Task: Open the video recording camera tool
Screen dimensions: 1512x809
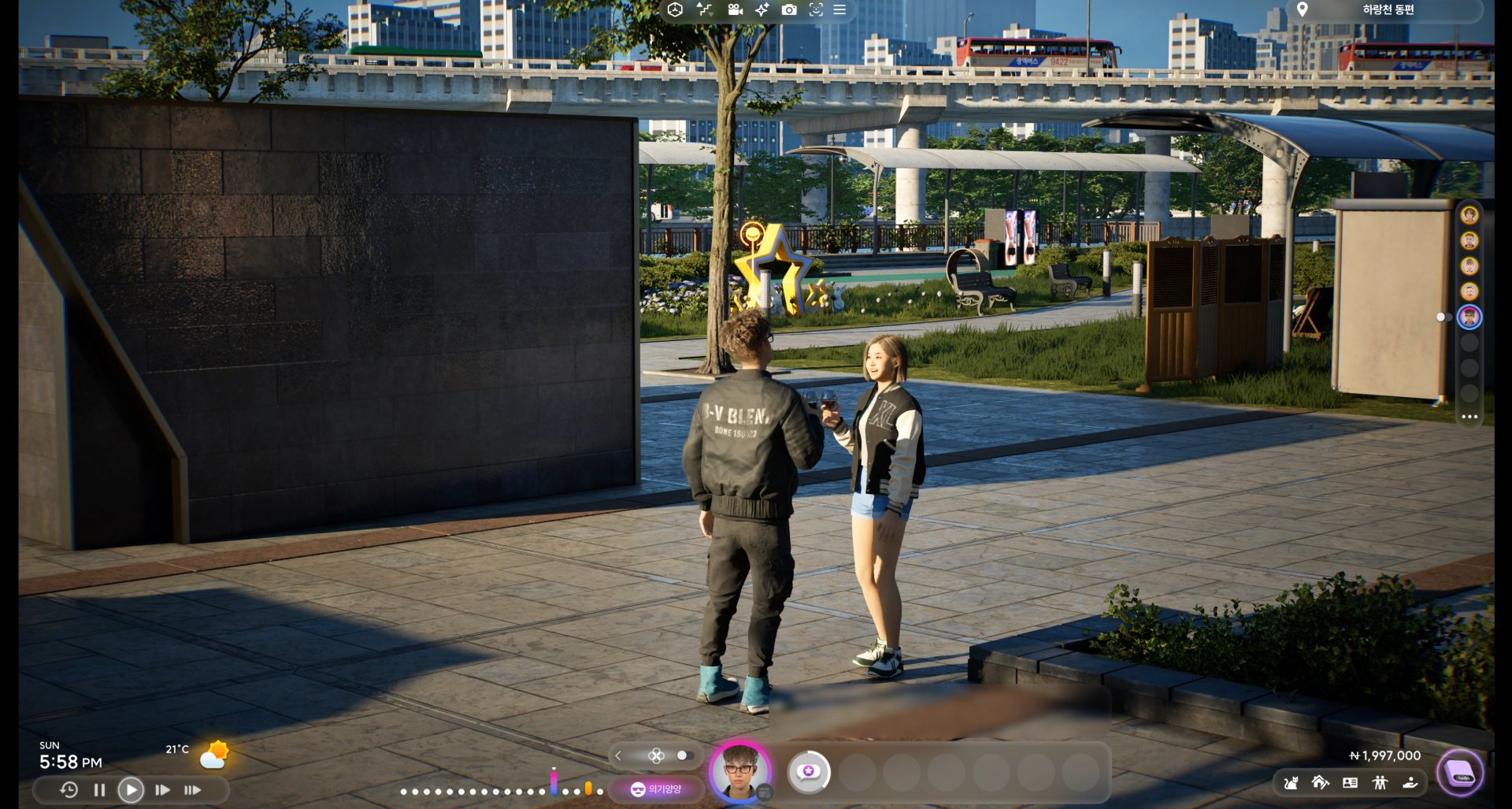Action: pos(734,9)
